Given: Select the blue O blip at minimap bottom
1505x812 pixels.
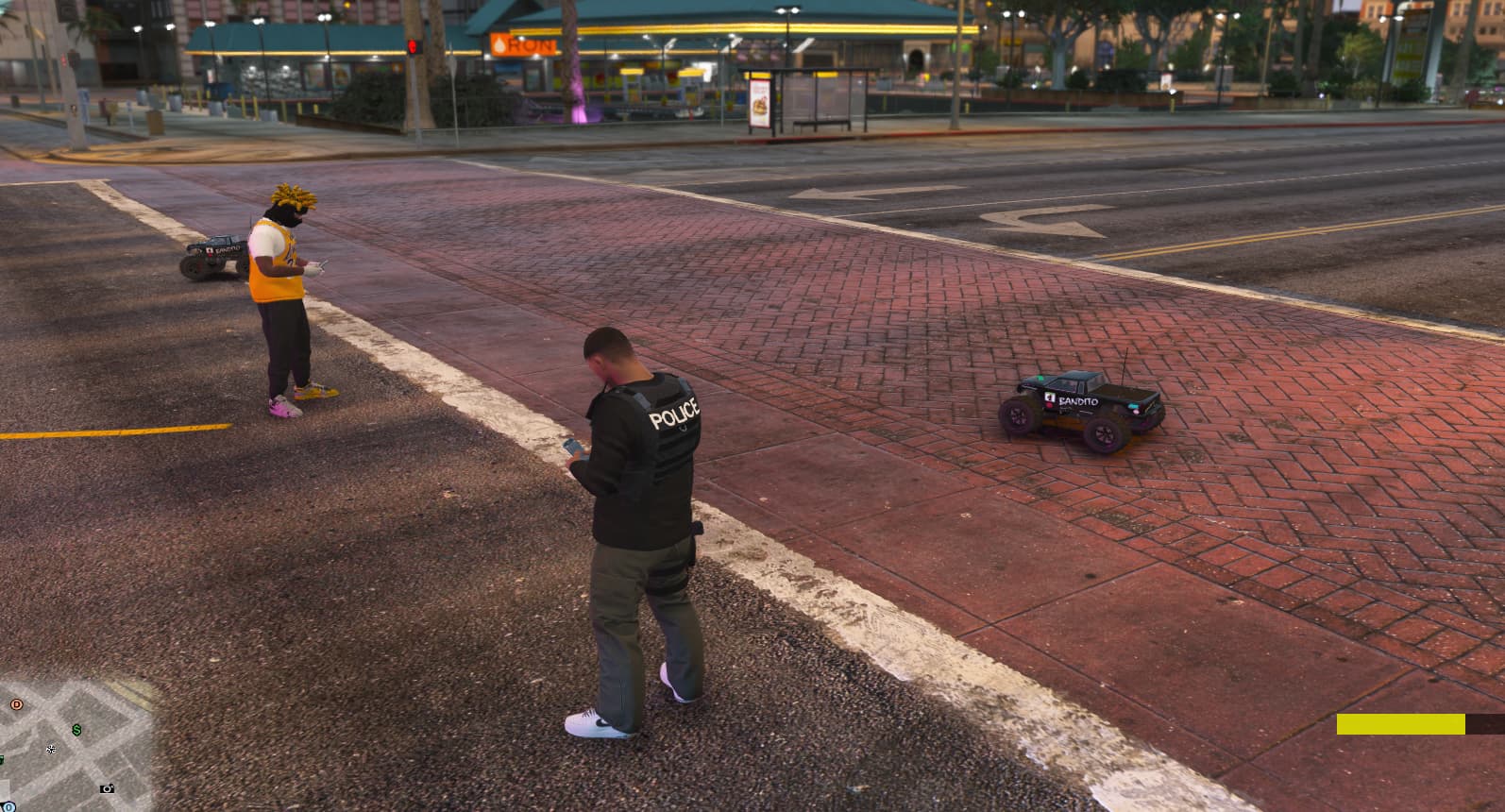Looking at the screenshot, I should [x=8, y=807].
